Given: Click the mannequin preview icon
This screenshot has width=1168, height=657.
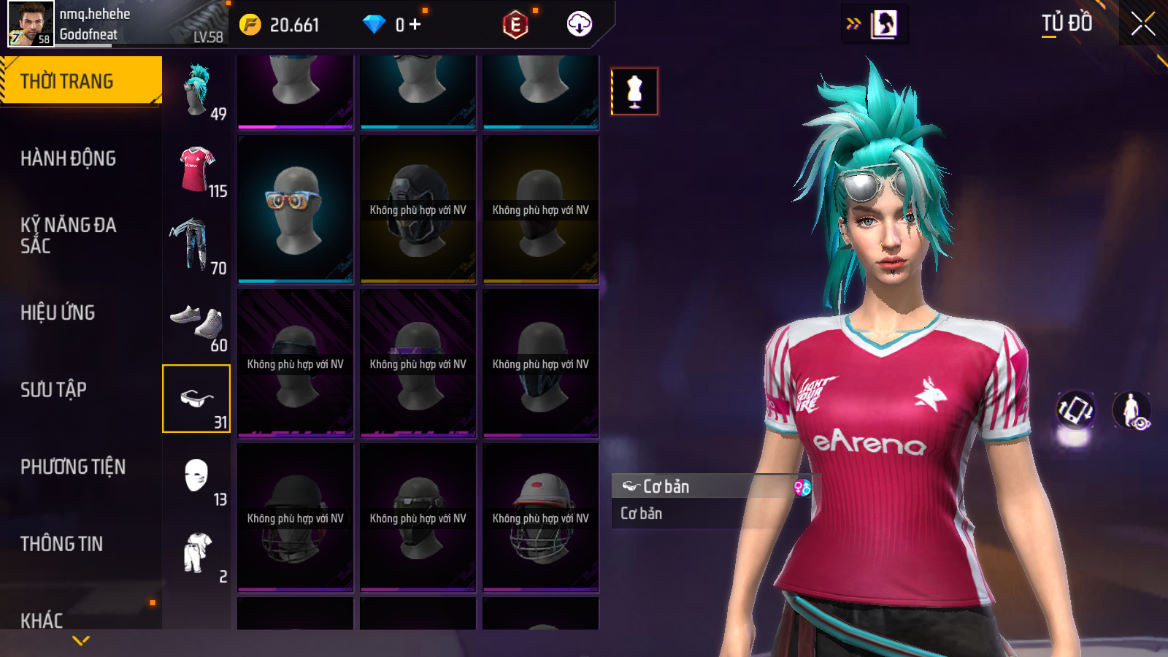Looking at the screenshot, I should (634, 92).
